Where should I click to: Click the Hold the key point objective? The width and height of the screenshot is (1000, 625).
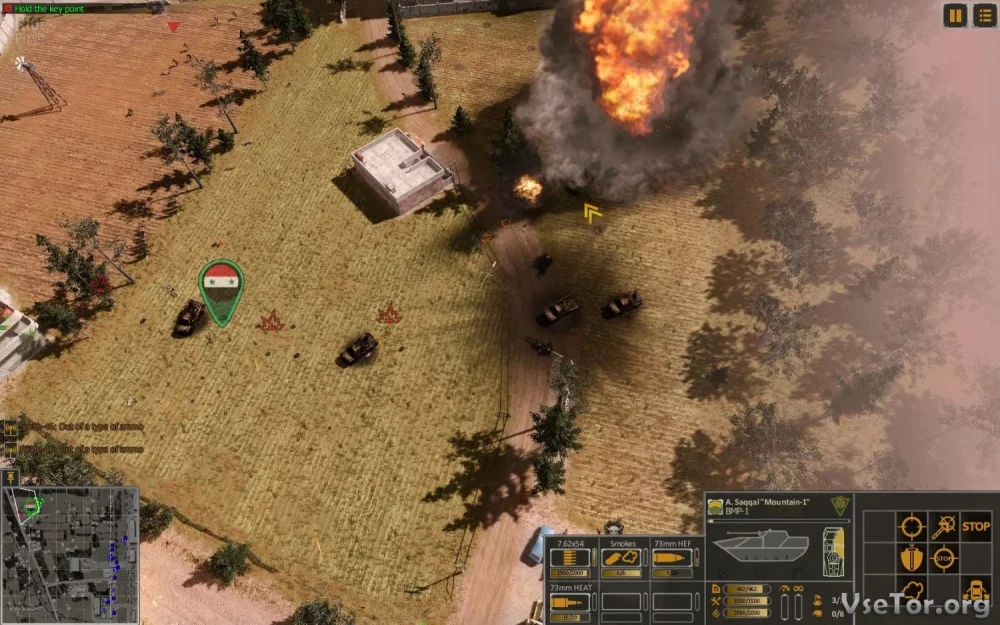(48, 8)
